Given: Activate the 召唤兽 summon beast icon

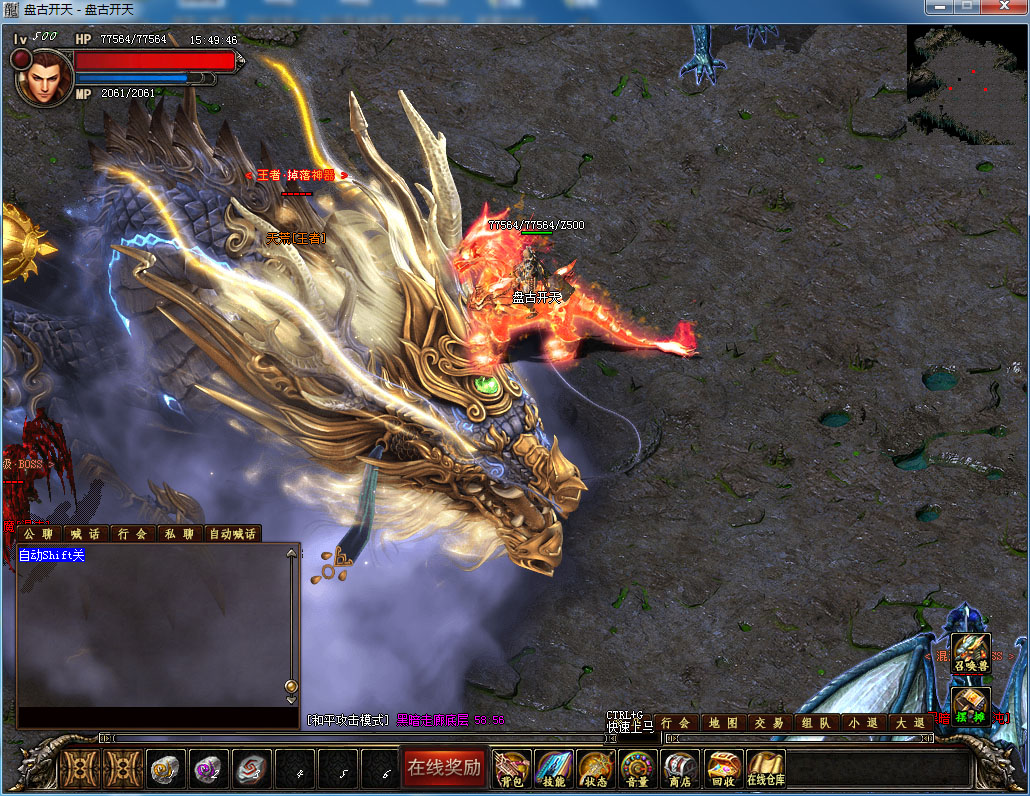Looking at the screenshot, I should point(971,653).
